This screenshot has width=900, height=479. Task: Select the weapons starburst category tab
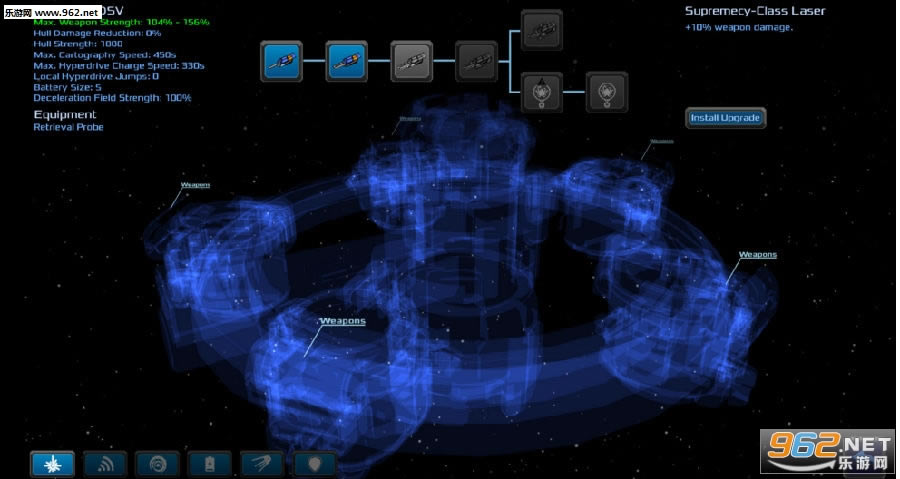52,463
